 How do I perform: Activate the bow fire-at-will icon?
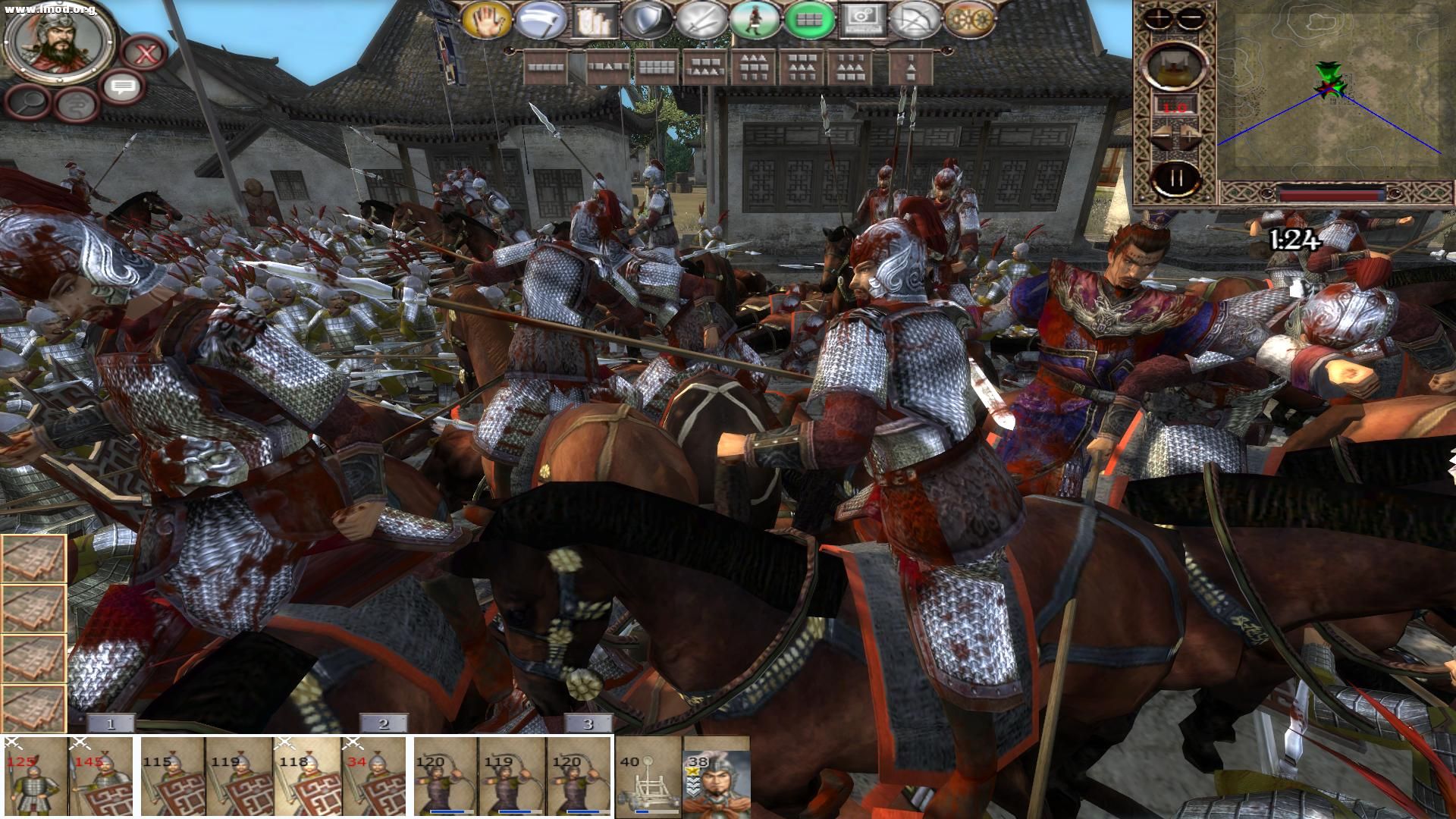(x=916, y=20)
